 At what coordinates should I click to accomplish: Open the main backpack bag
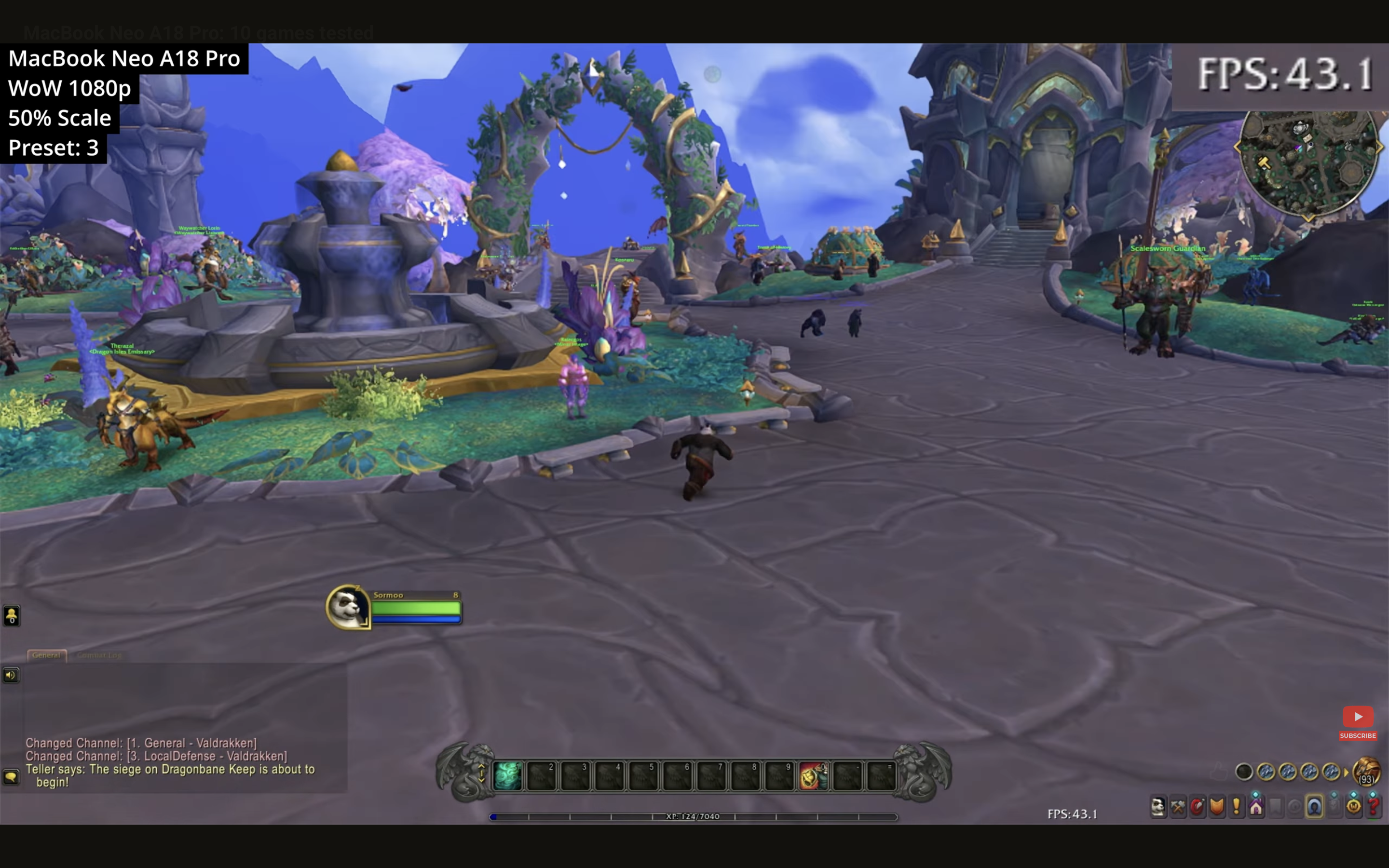click(1366, 771)
